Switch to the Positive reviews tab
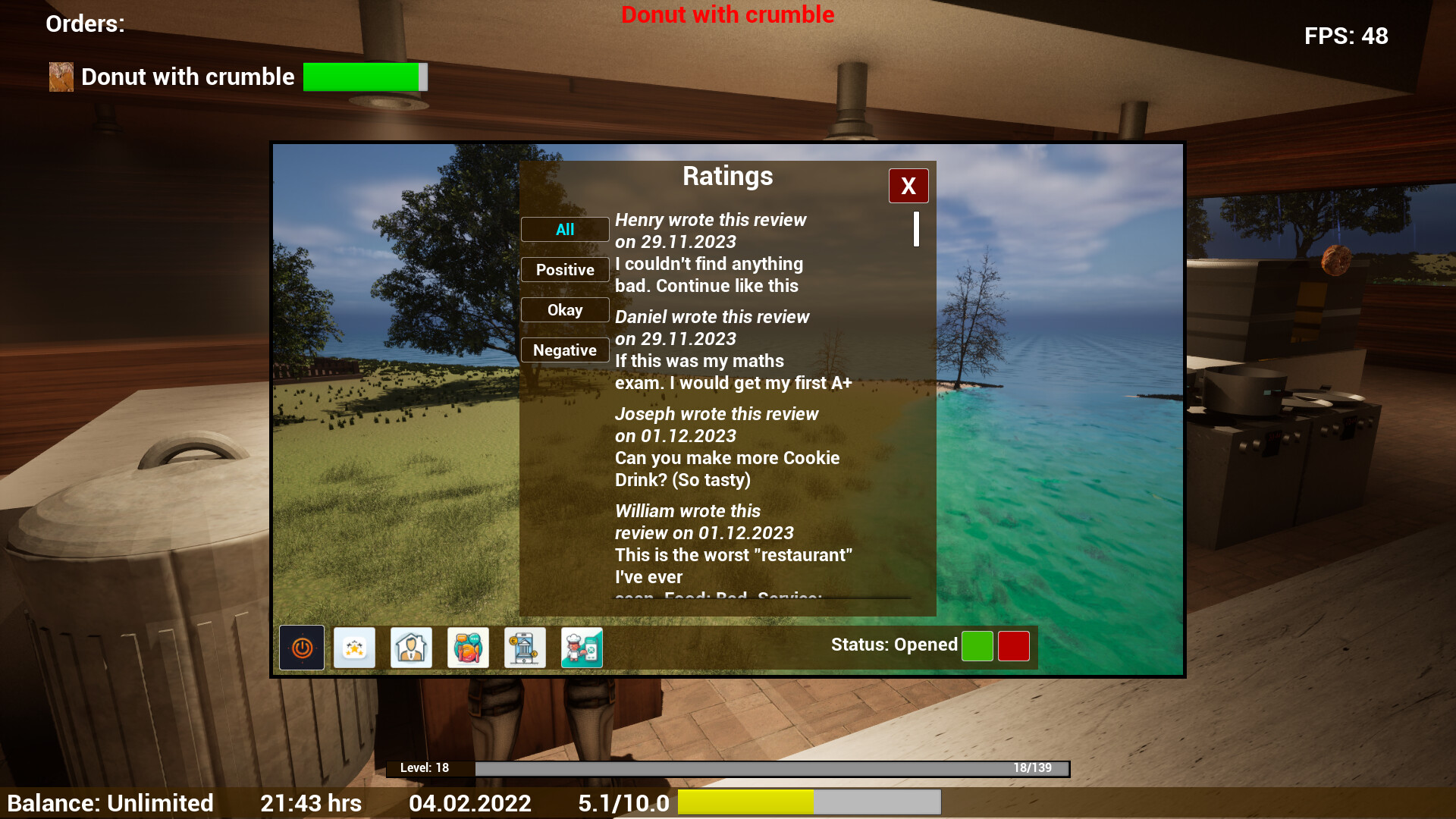Screen dimensions: 1456x819 (x=564, y=269)
